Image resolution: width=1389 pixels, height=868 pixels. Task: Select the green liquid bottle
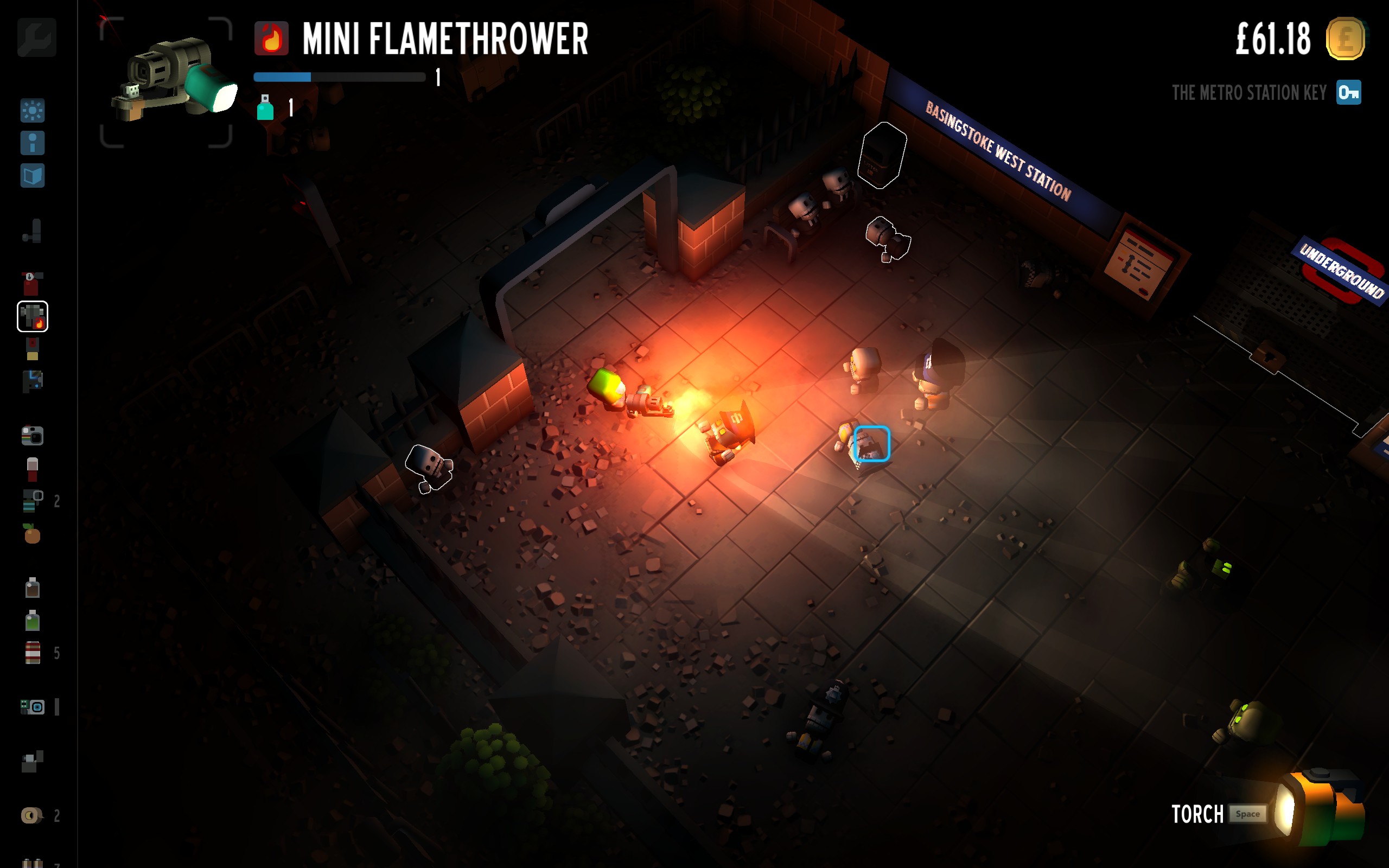pos(33,621)
